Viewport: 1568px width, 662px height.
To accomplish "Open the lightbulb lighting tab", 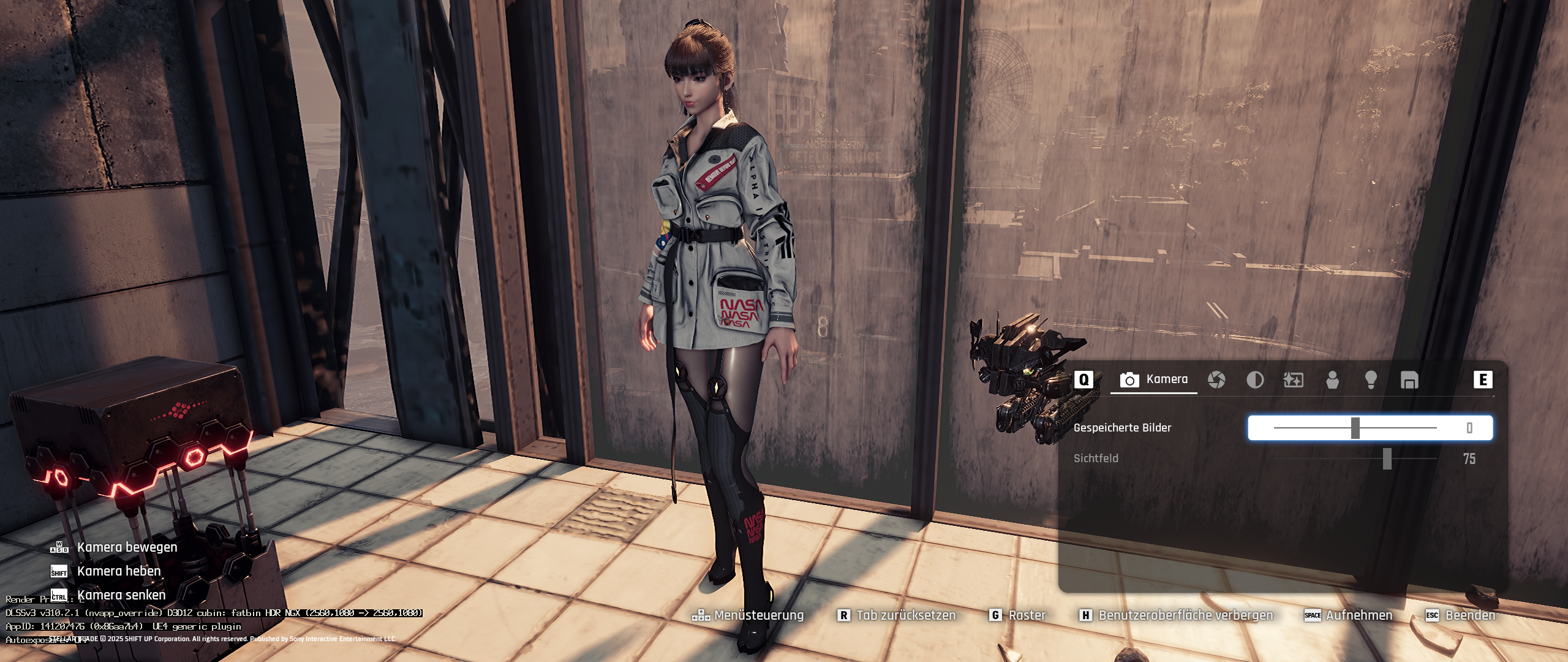I will [1371, 380].
